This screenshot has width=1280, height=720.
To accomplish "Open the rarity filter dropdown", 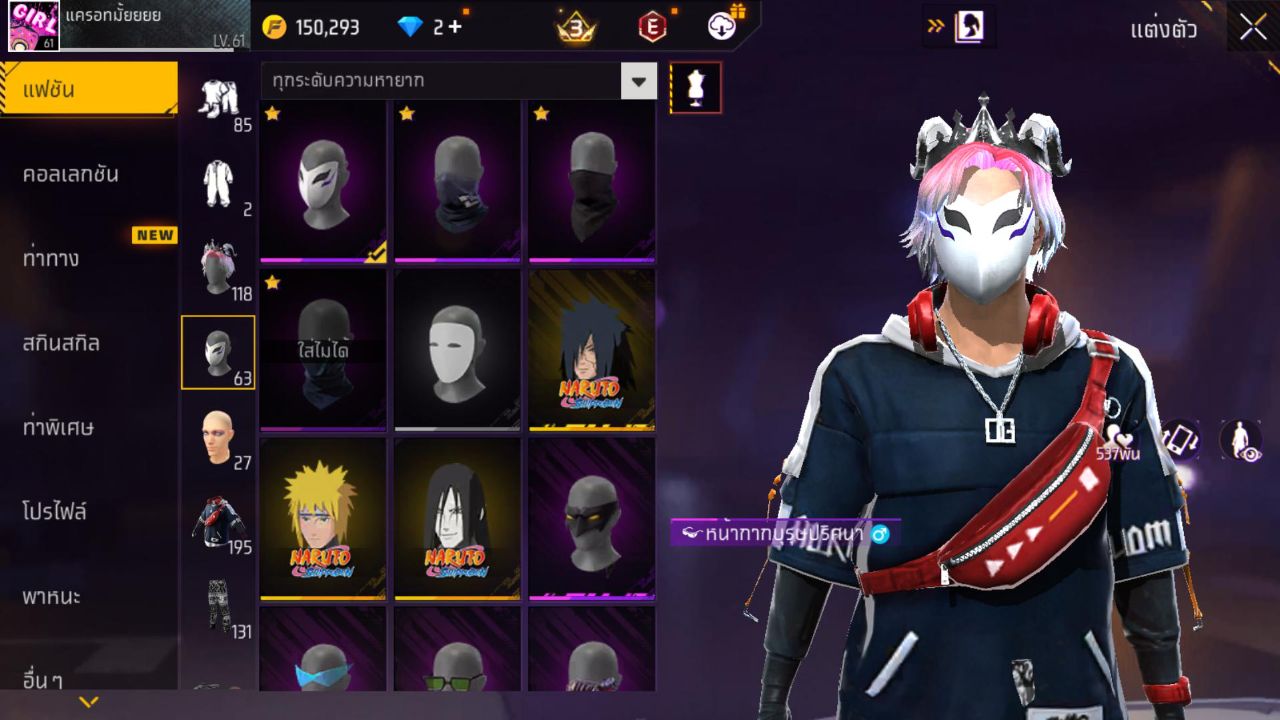I will [x=638, y=80].
